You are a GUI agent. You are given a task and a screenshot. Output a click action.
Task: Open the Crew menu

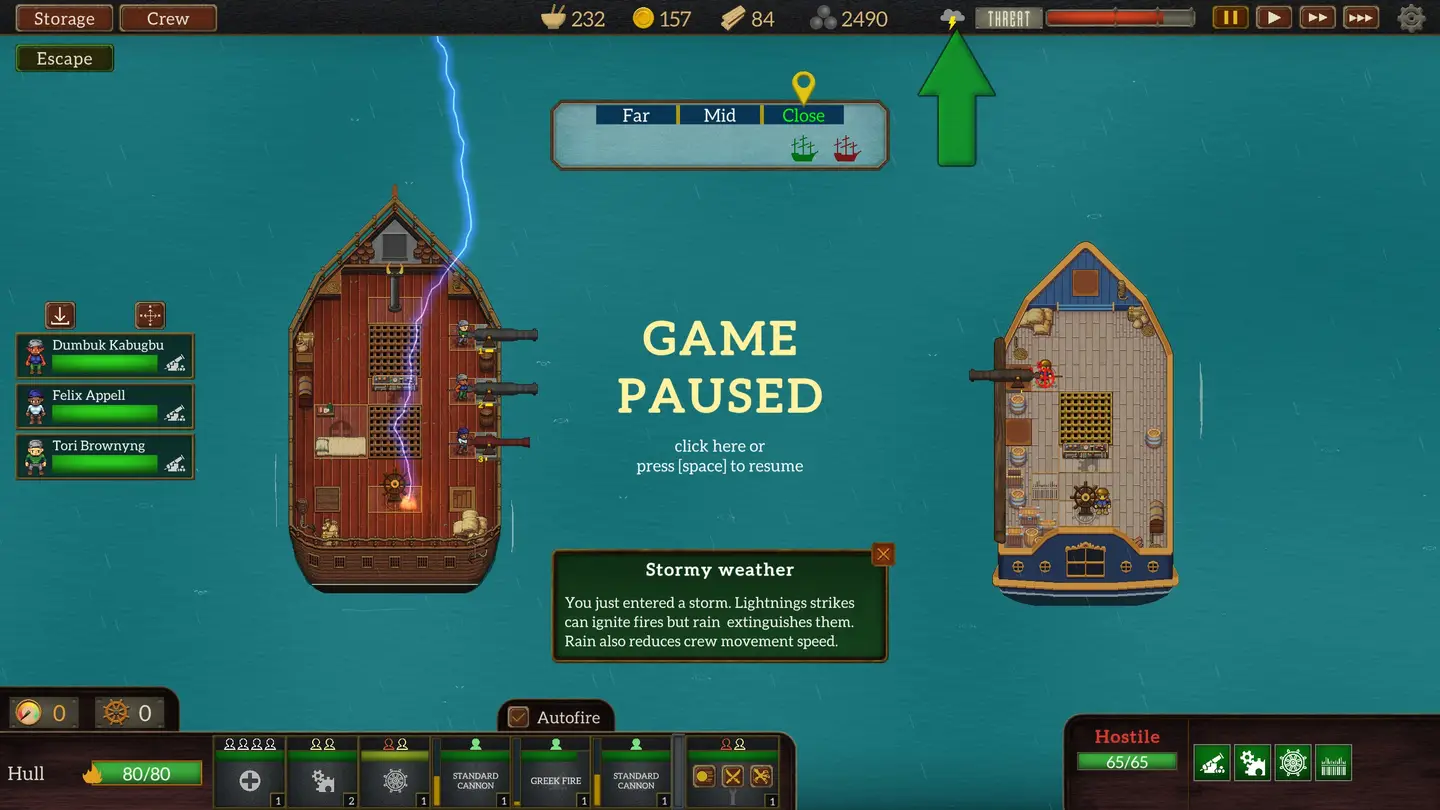pyautogui.click(x=168, y=19)
